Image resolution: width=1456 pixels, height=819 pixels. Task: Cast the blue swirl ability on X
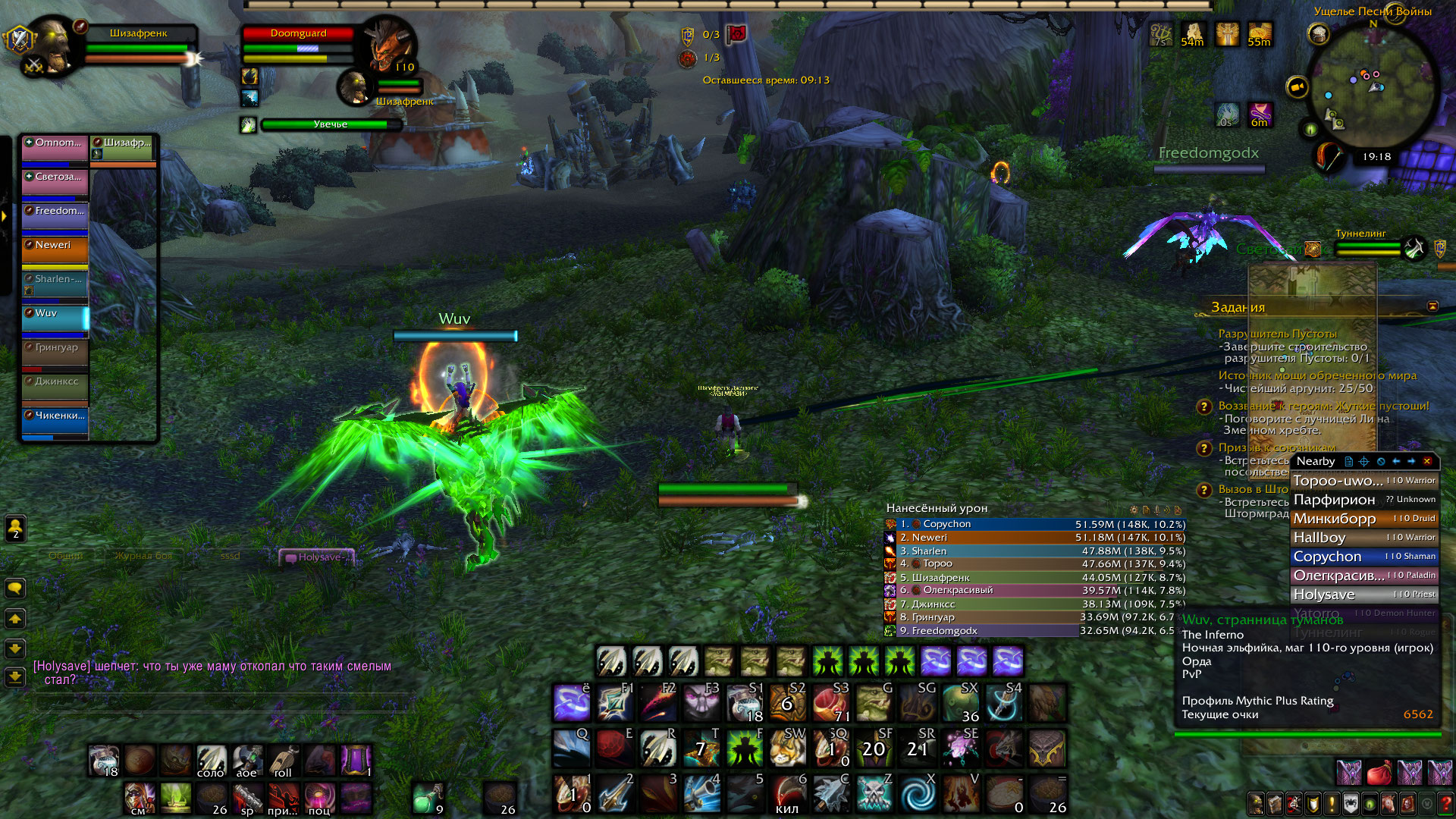918,793
